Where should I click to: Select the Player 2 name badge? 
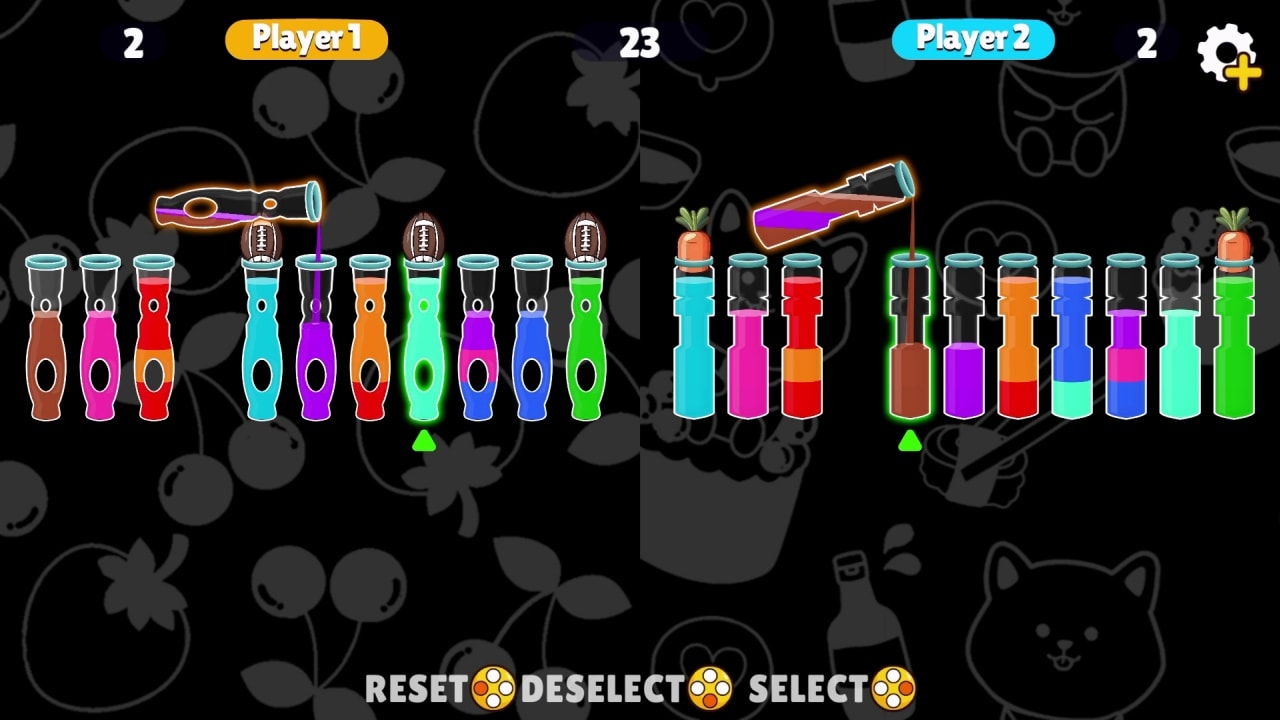tap(975, 40)
